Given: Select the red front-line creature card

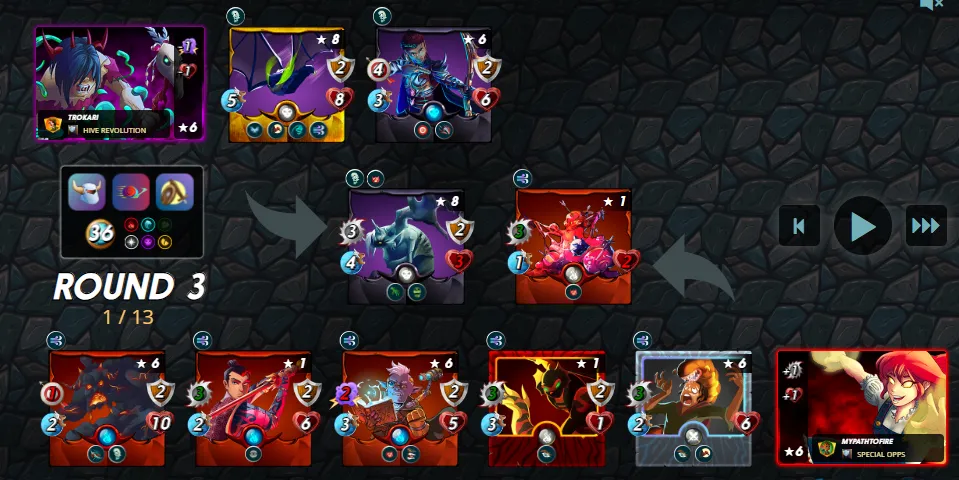Looking at the screenshot, I should pos(574,246).
